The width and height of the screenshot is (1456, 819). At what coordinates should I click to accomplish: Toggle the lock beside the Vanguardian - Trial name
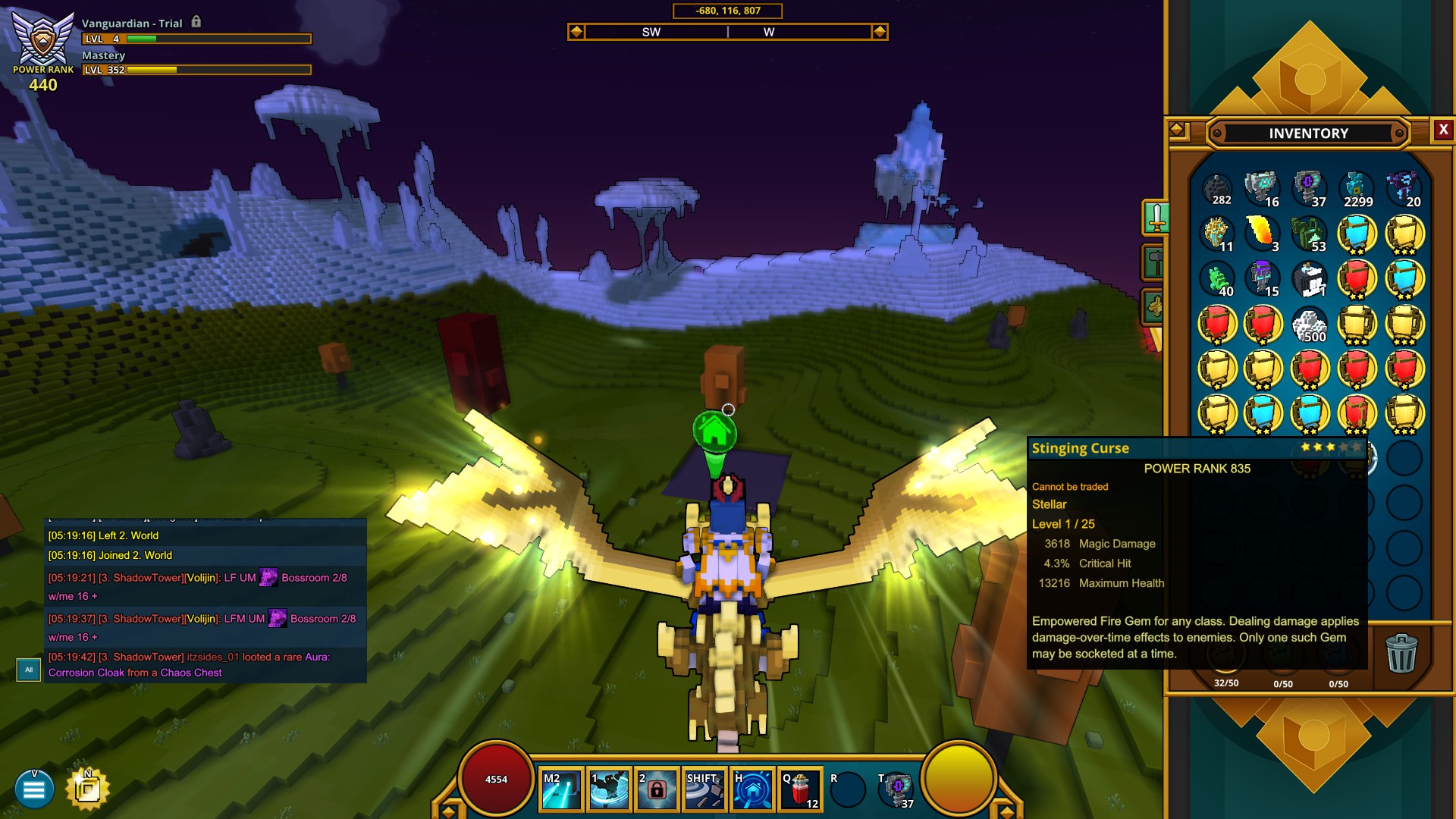click(x=197, y=23)
